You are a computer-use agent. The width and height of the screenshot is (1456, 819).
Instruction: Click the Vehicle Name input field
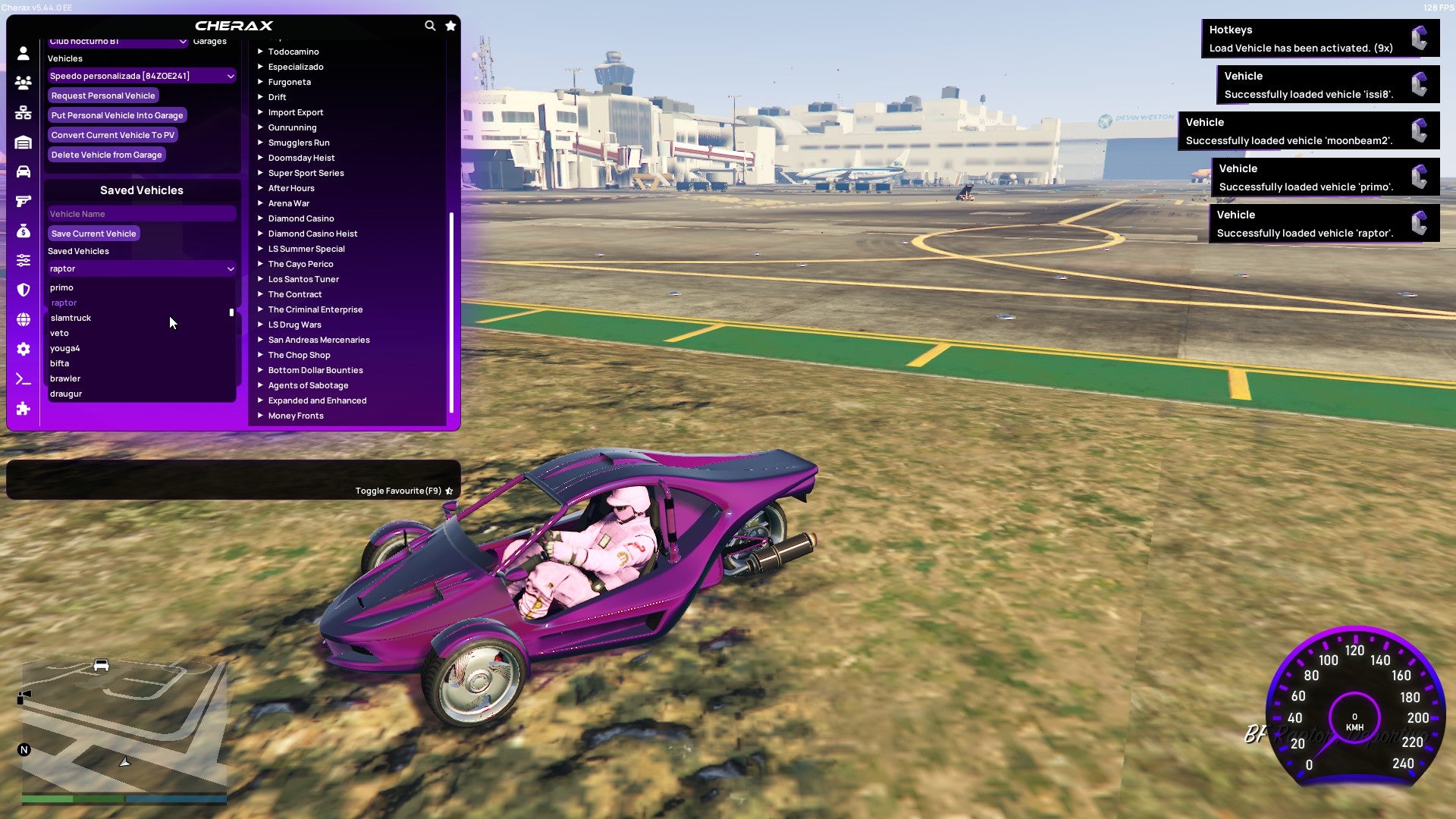pos(141,213)
